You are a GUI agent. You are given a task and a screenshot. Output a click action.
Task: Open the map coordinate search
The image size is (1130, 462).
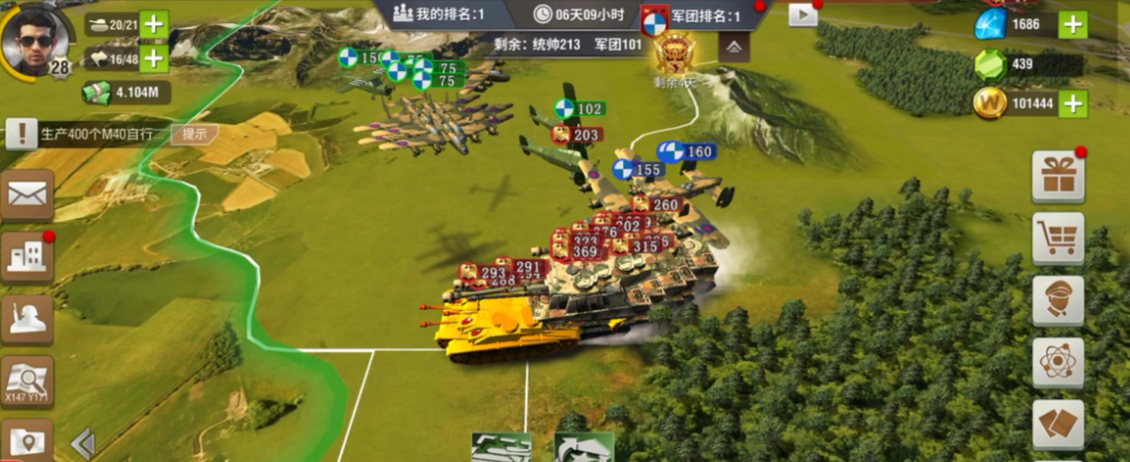pos(27,381)
